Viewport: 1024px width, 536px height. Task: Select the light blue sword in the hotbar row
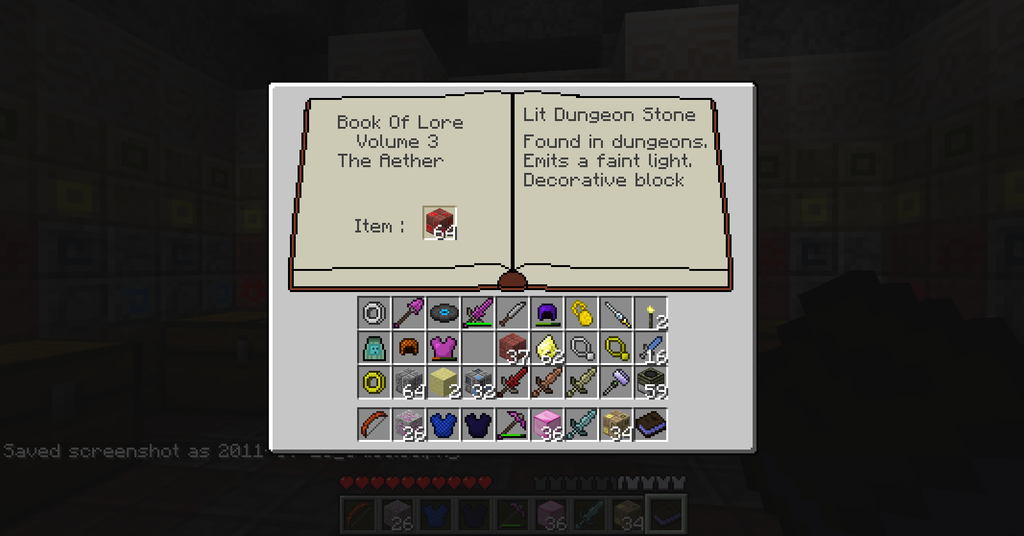tap(581, 424)
